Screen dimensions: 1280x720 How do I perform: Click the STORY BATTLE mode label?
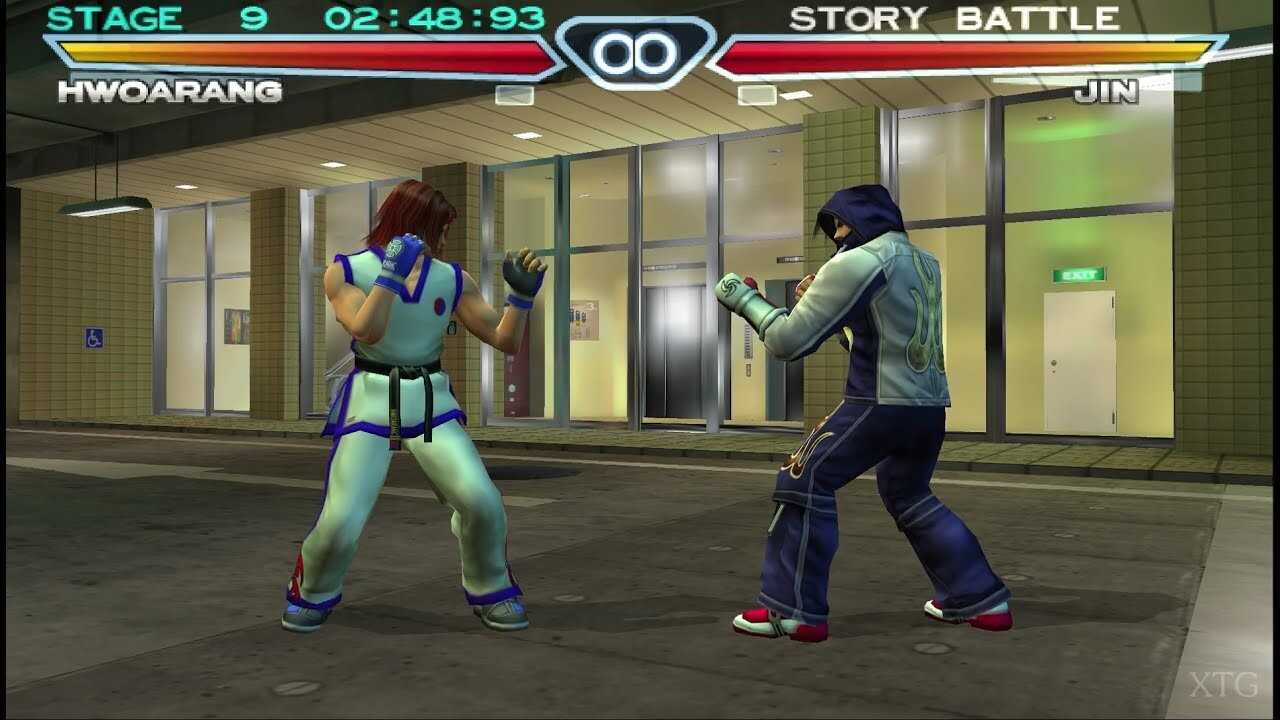pos(955,17)
